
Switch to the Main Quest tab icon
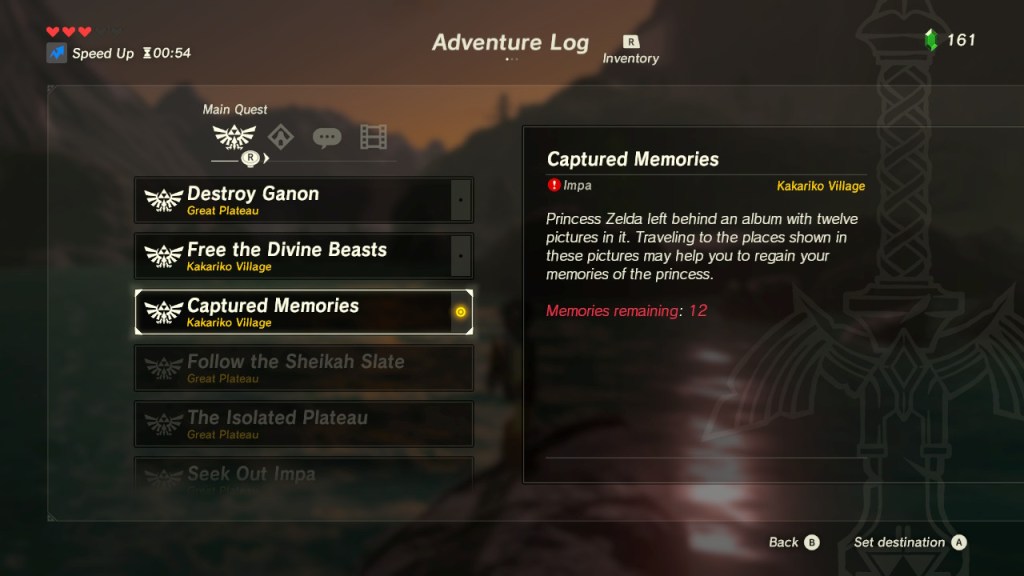click(234, 137)
